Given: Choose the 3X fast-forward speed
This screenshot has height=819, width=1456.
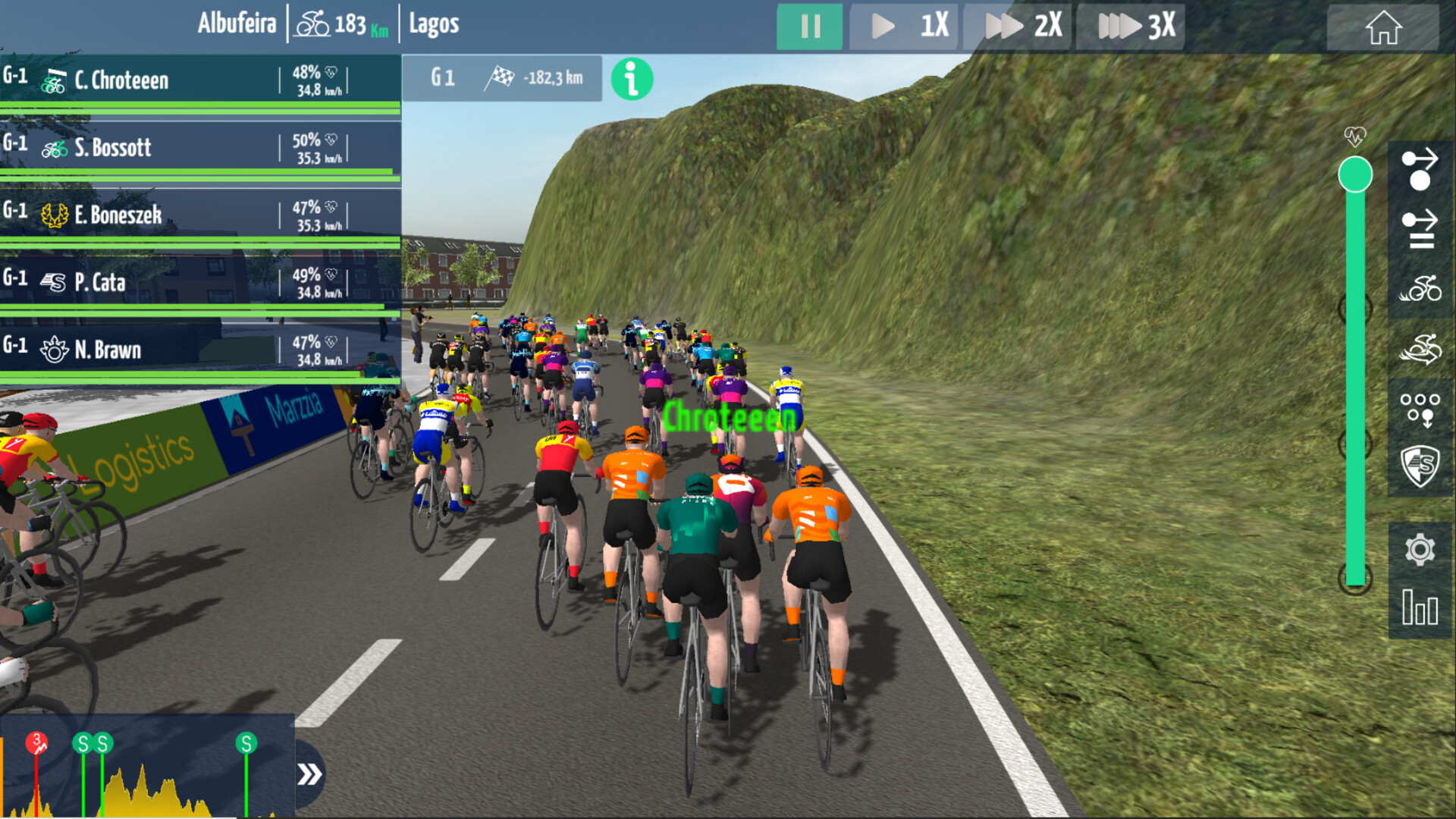Looking at the screenshot, I should pos(1131,27).
